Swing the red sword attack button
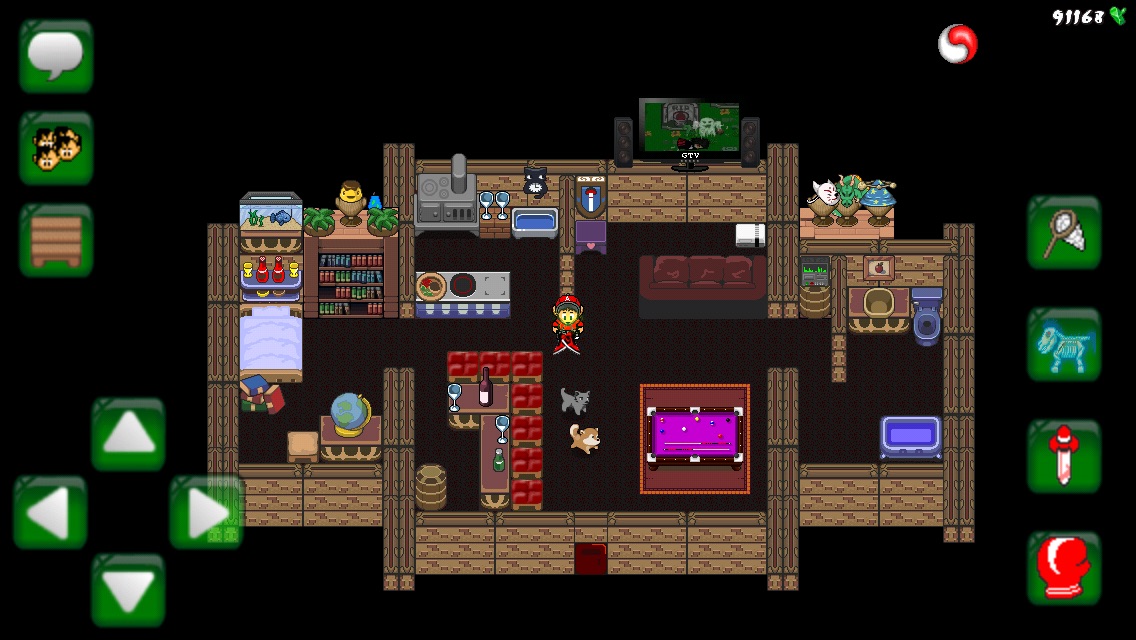Image resolution: width=1136 pixels, height=640 pixels. click(x=1064, y=456)
